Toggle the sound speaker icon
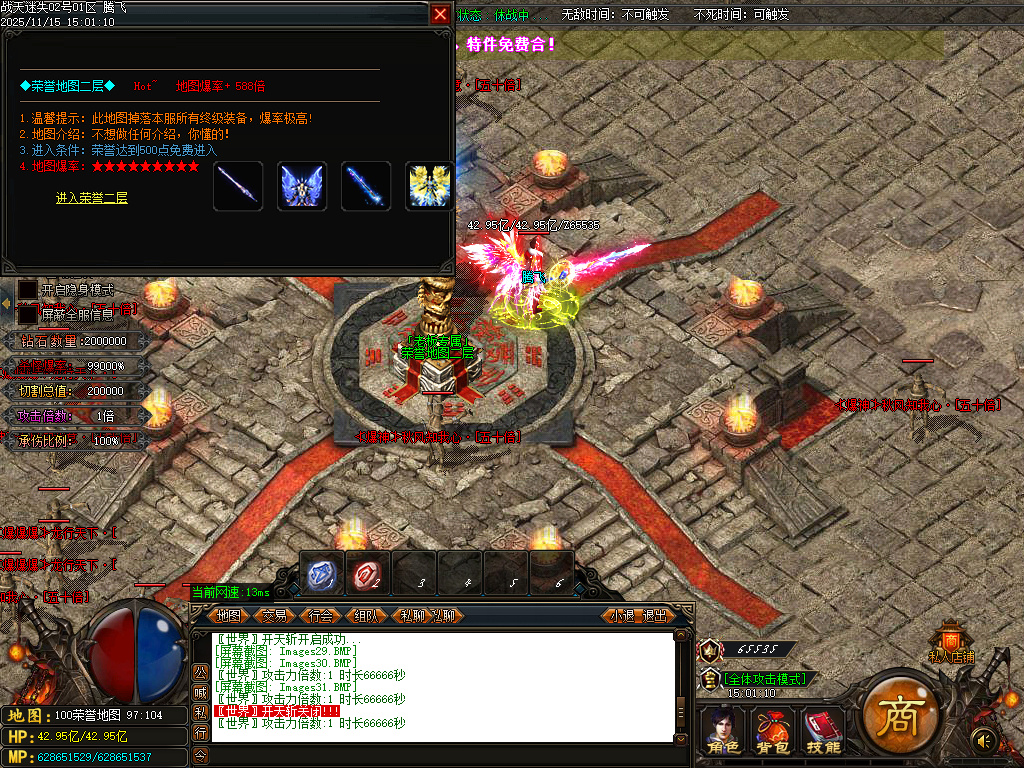1024x768 pixels. point(985,741)
